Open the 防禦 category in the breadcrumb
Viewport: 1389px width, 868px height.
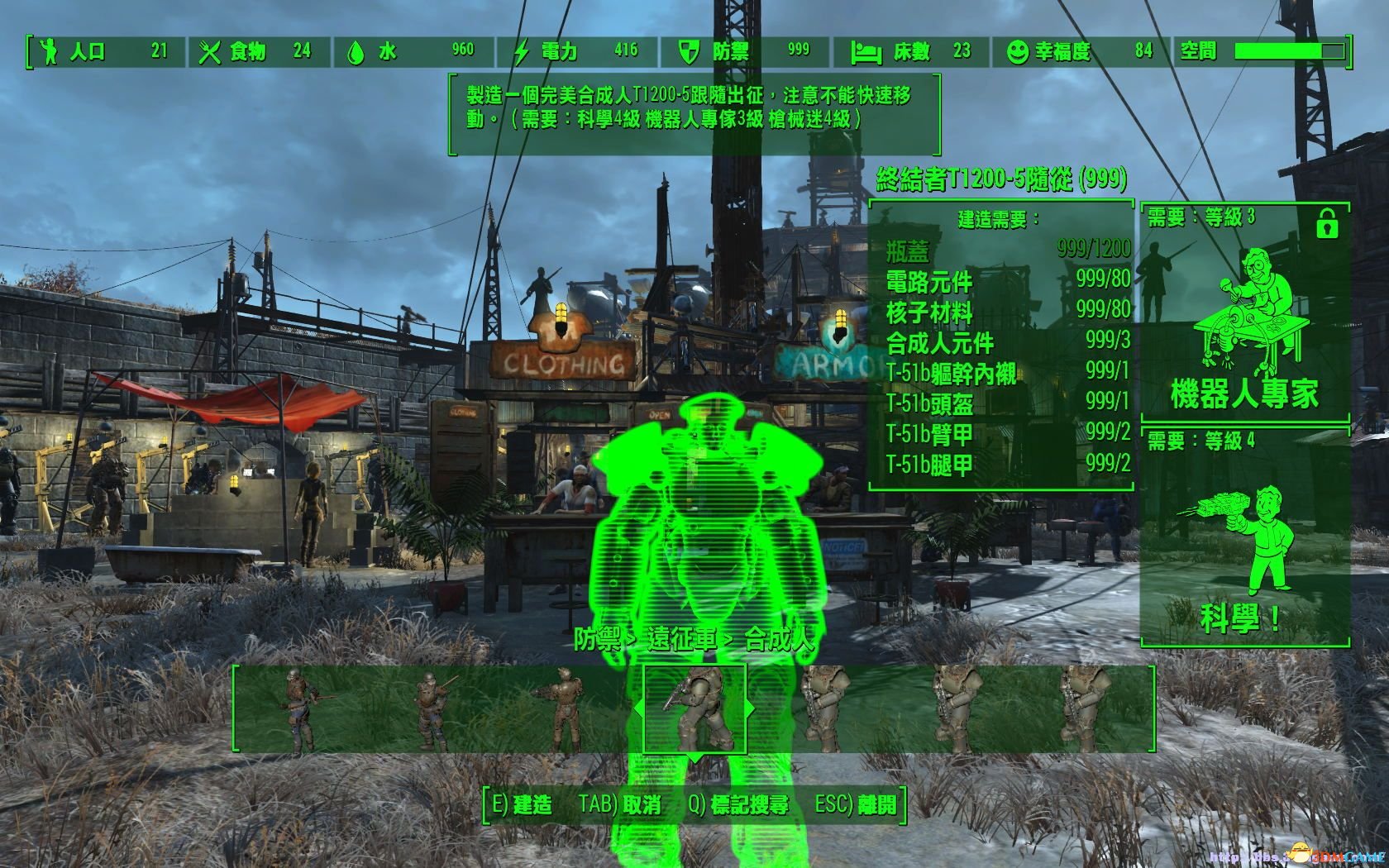[599, 639]
